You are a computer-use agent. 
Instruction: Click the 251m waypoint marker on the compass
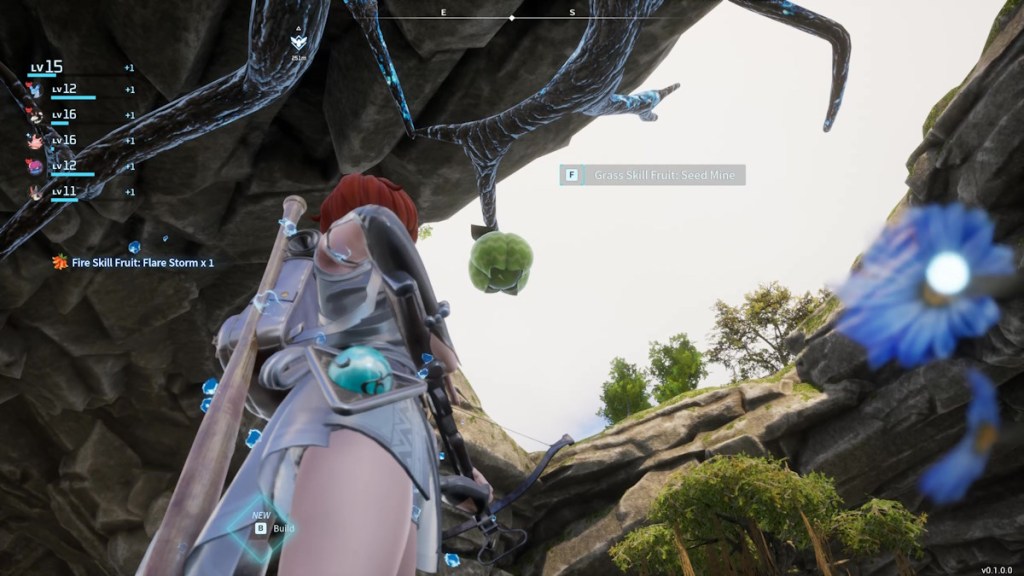click(298, 43)
